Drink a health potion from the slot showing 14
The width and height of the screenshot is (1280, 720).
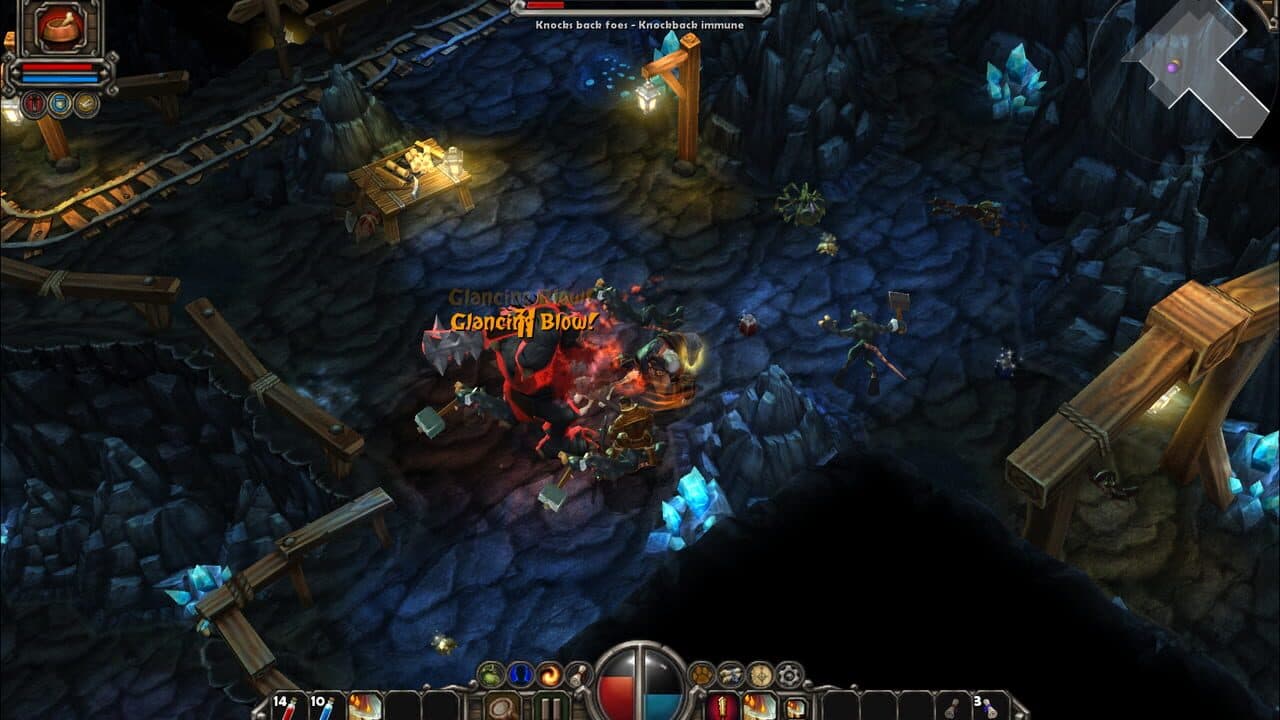(x=290, y=708)
